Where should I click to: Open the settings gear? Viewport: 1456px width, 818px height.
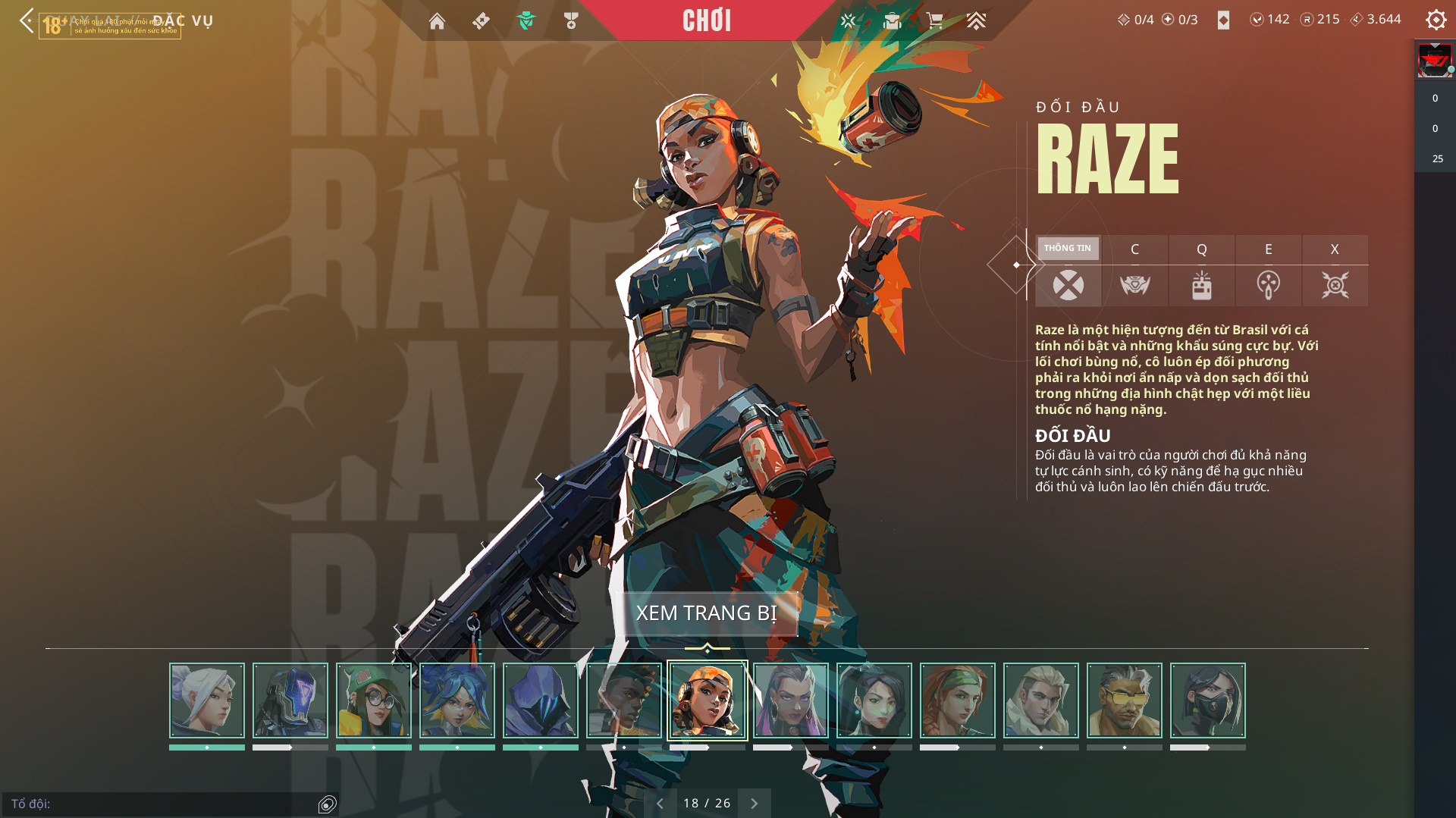point(1436,20)
